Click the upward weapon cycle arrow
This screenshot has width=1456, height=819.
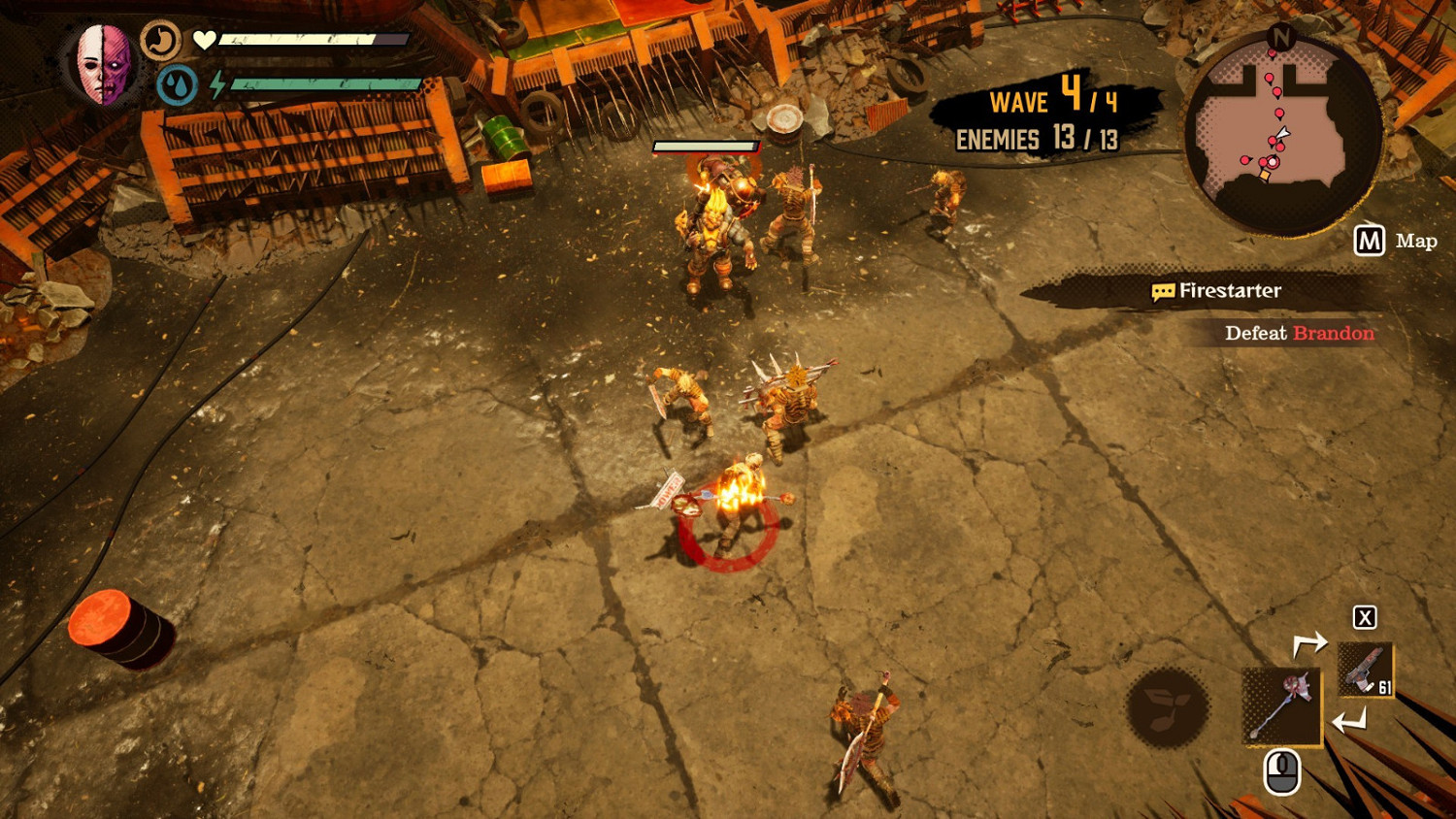1312,640
